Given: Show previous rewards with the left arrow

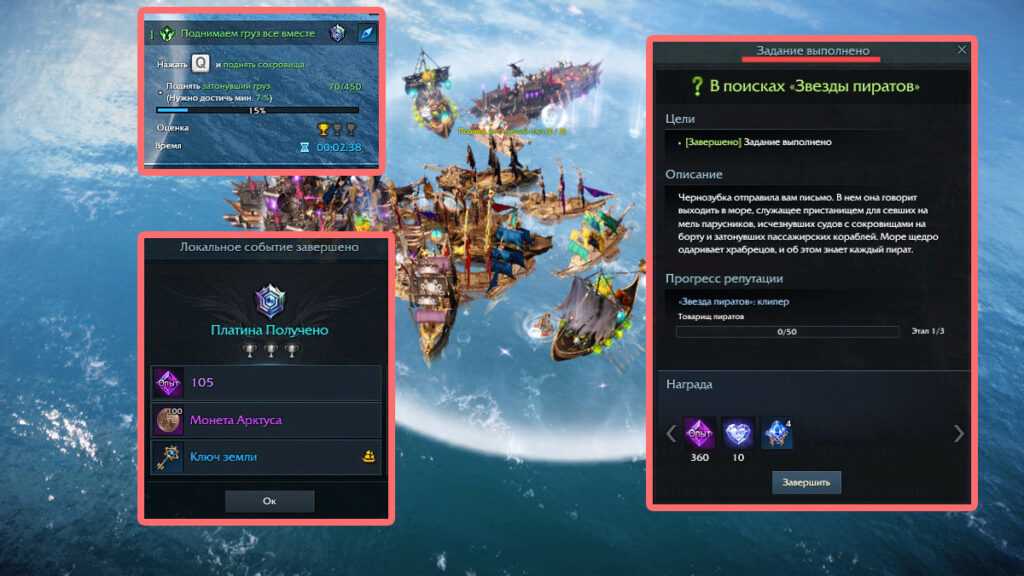Looking at the screenshot, I should click(x=672, y=433).
